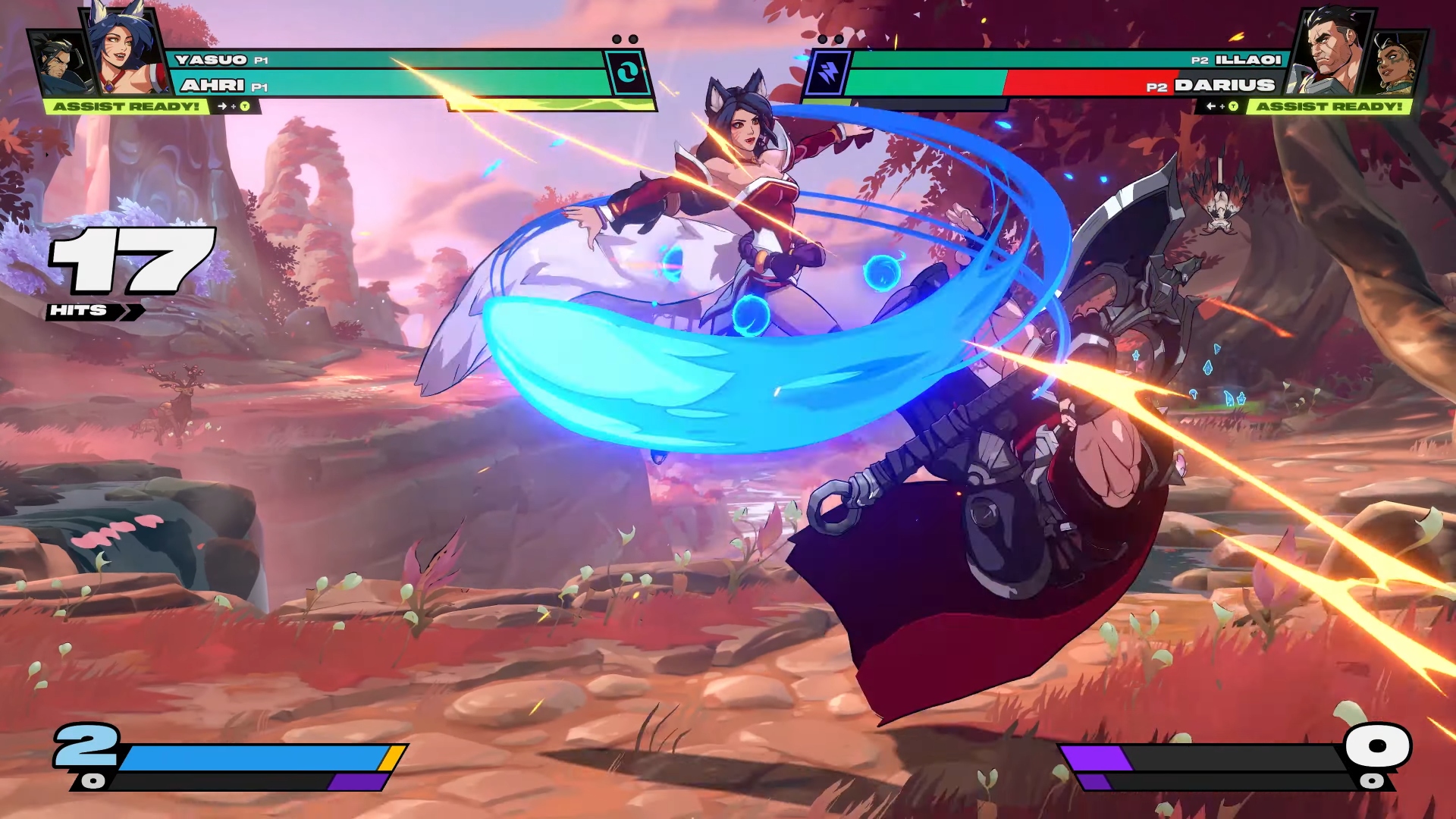Click player one's teal swirl fuse icon
The width and height of the screenshot is (1456, 819).
click(x=627, y=73)
